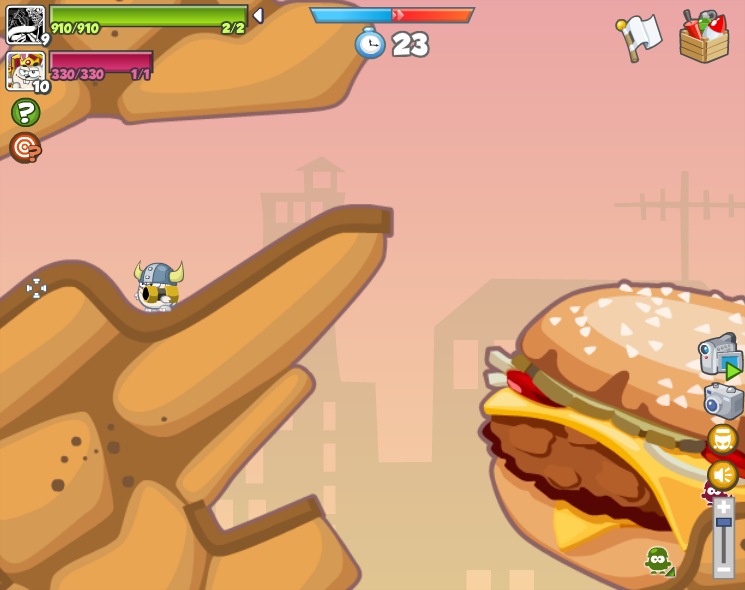The image size is (745, 590).
Task: Select the red team's king avatar
Action: (x=25, y=70)
